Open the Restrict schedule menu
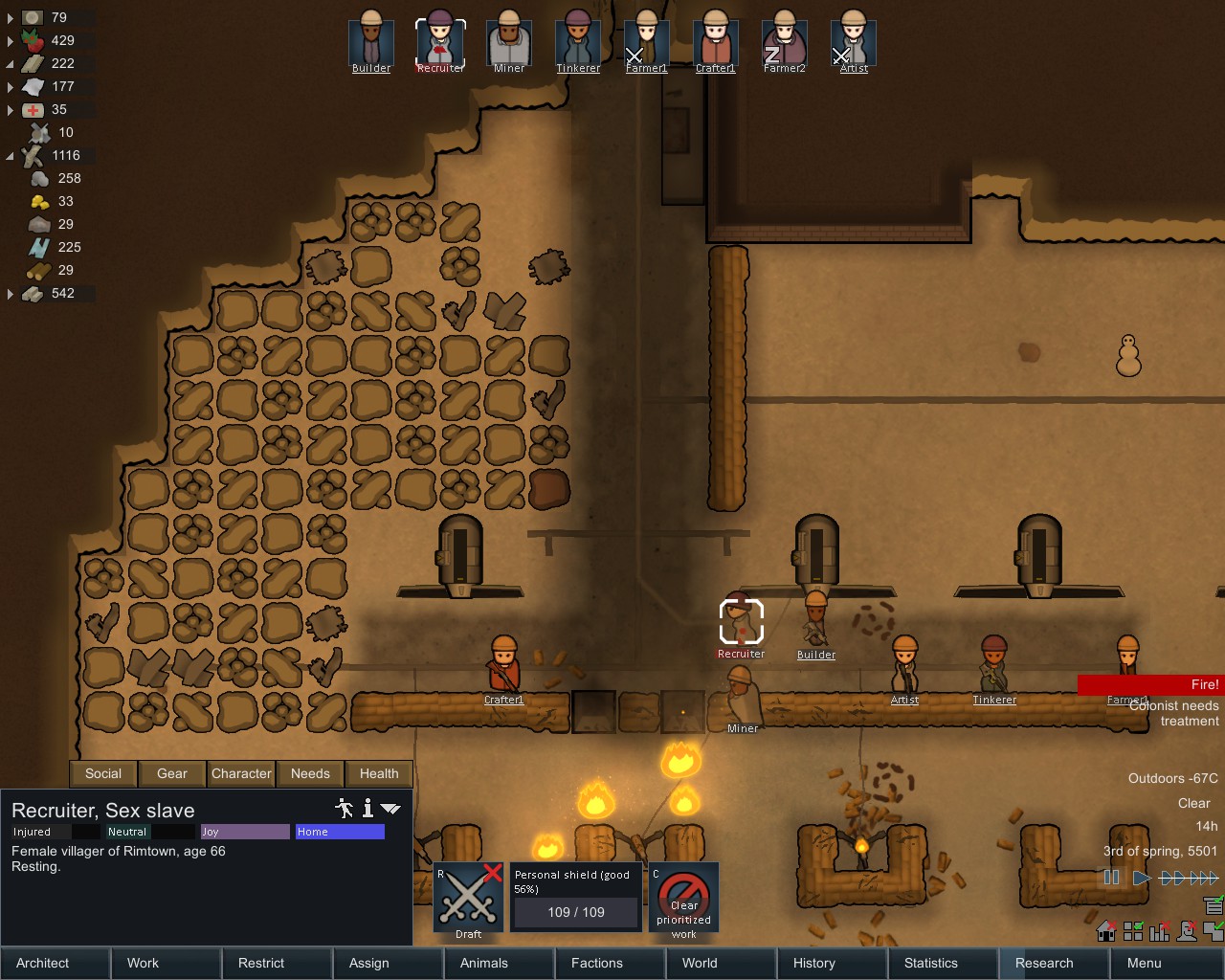The width and height of the screenshot is (1225, 980). click(x=278, y=963)
